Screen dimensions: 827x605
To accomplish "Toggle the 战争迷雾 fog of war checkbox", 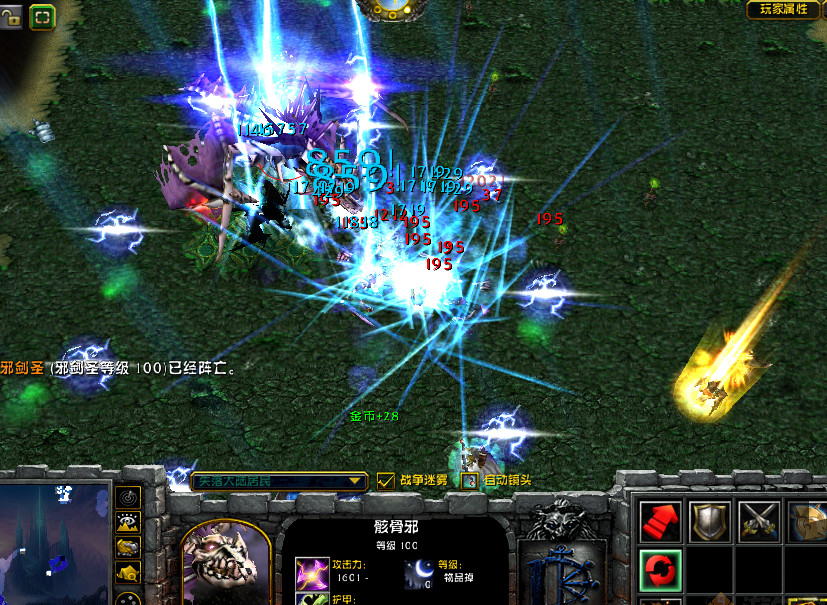I will click(x=386, y=481).
